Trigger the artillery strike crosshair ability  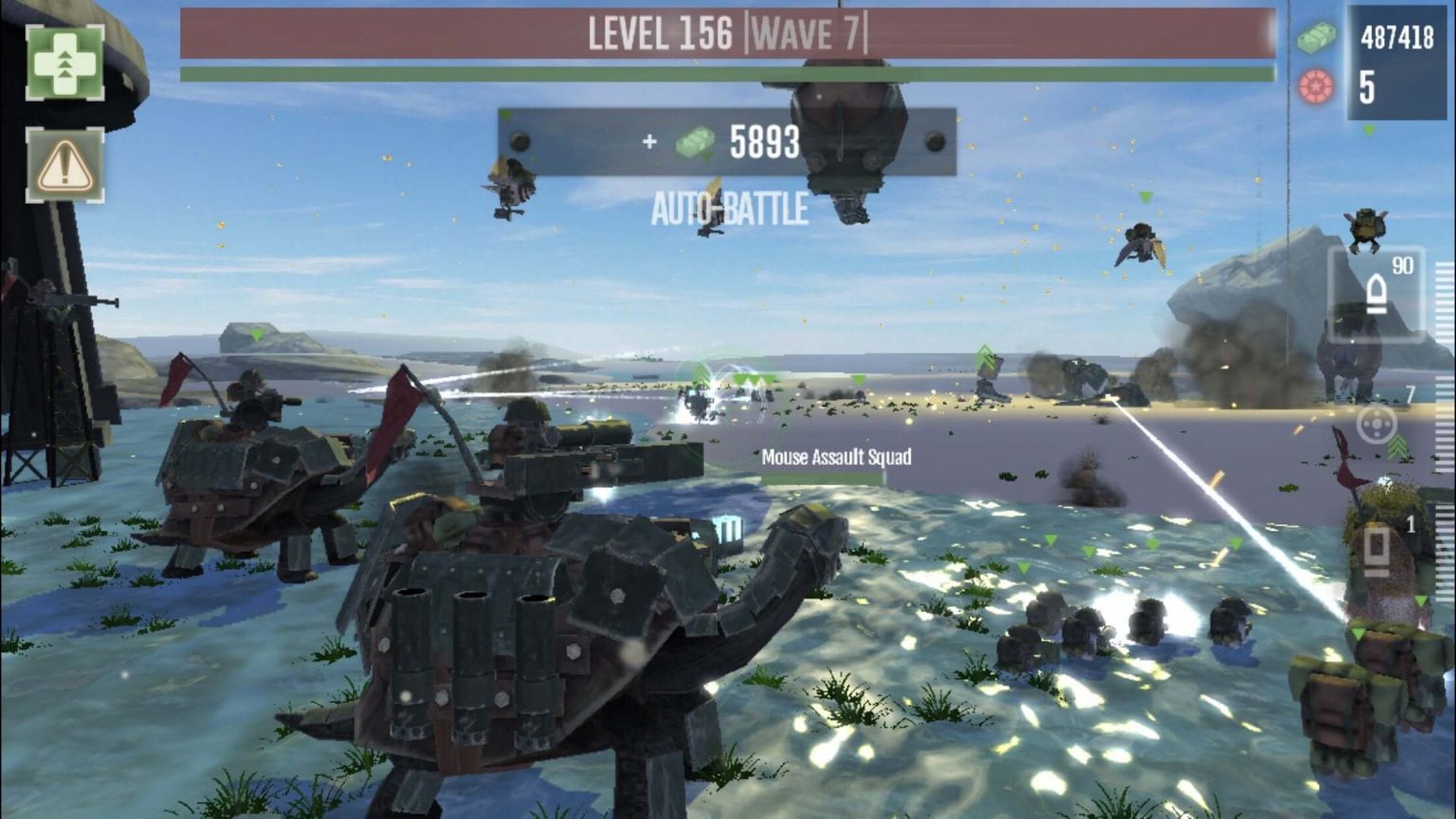click(1374, 428)
